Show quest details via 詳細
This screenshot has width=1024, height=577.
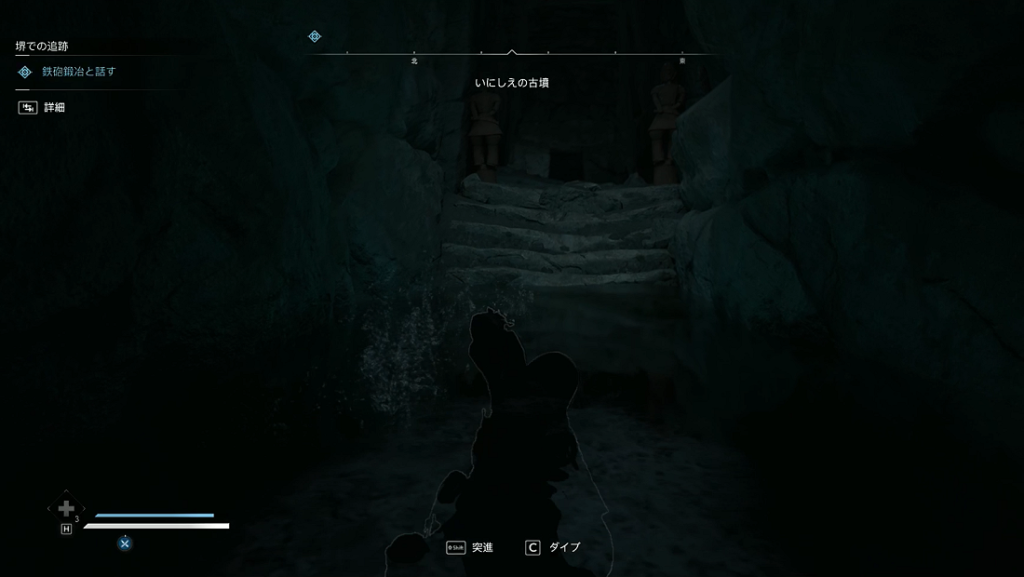click(53, 107)
